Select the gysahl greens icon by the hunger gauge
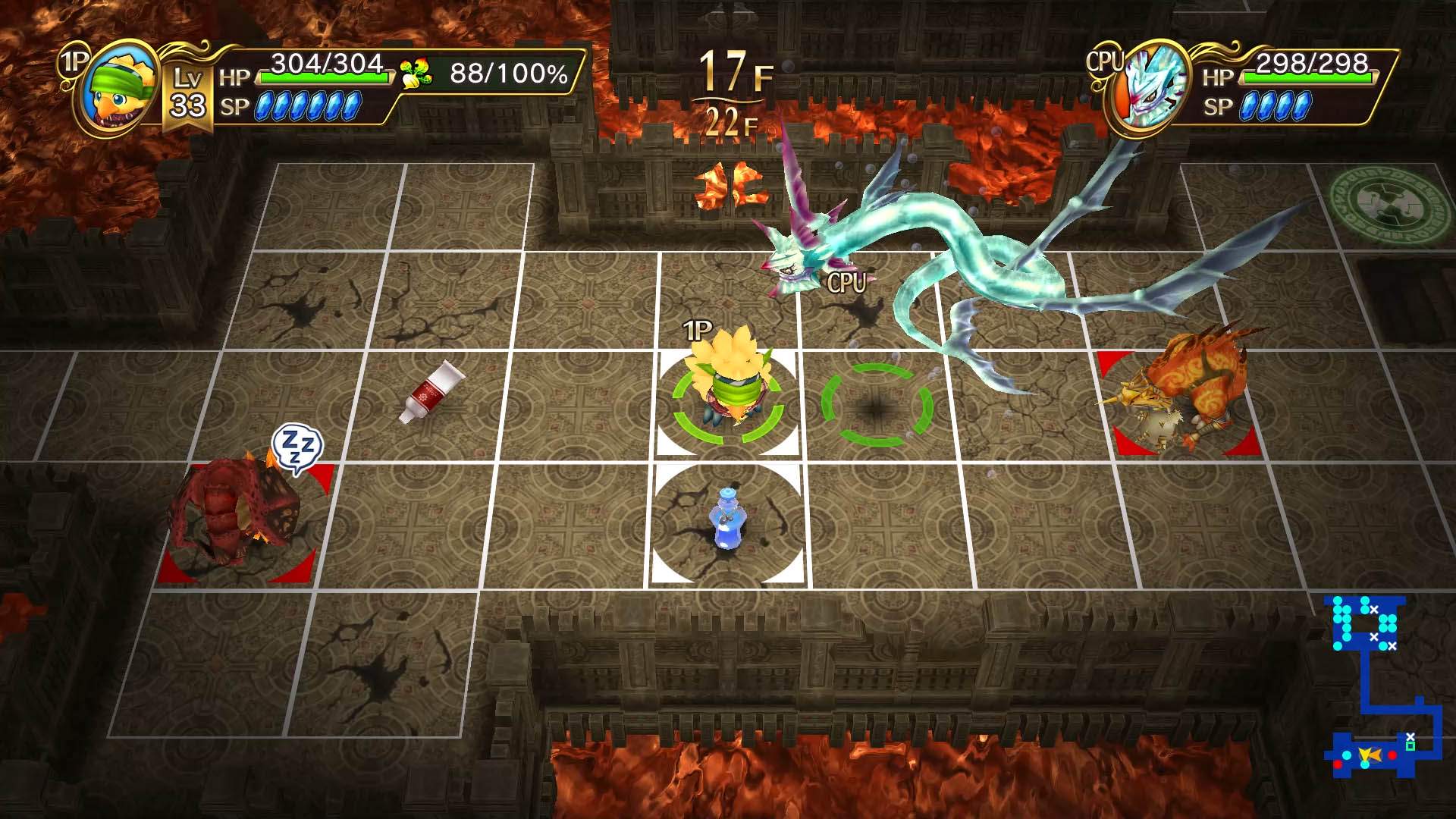Screen dimensions: 1456x819 tap(416, 73)
